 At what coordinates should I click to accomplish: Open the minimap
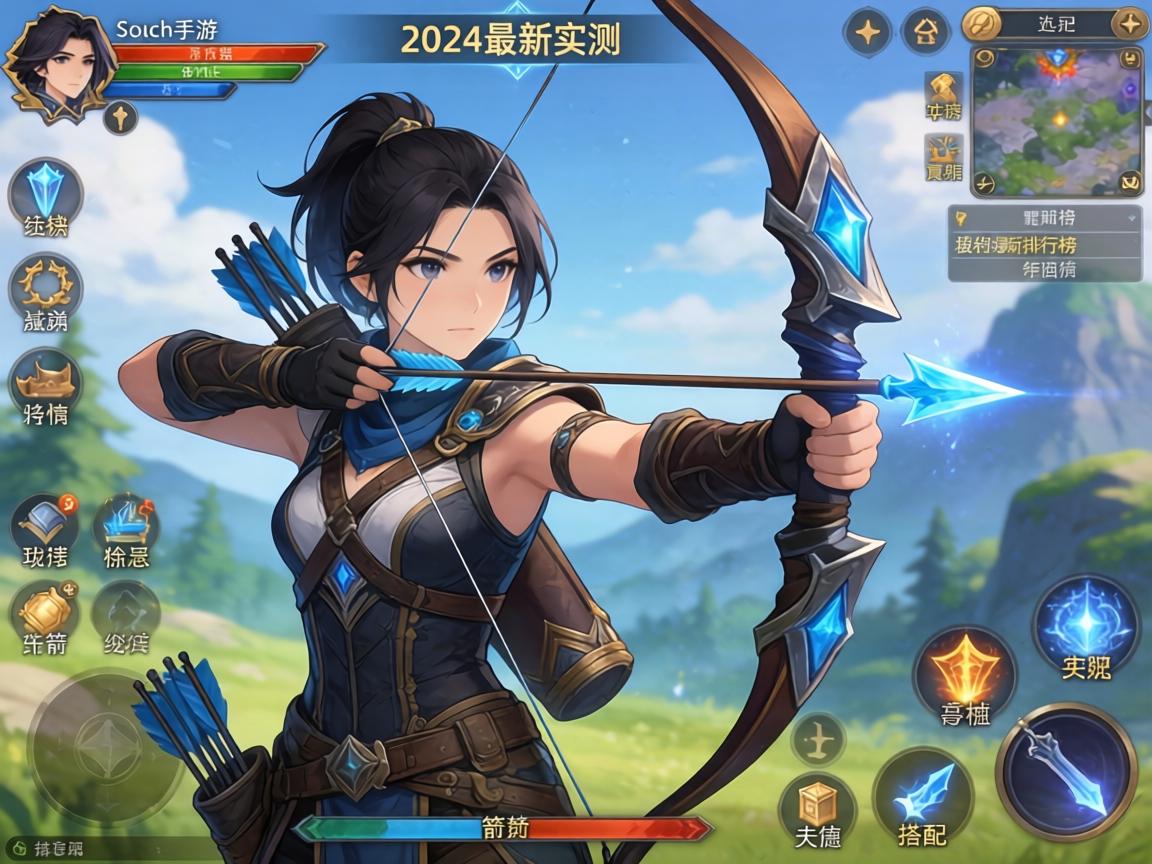1057,121
